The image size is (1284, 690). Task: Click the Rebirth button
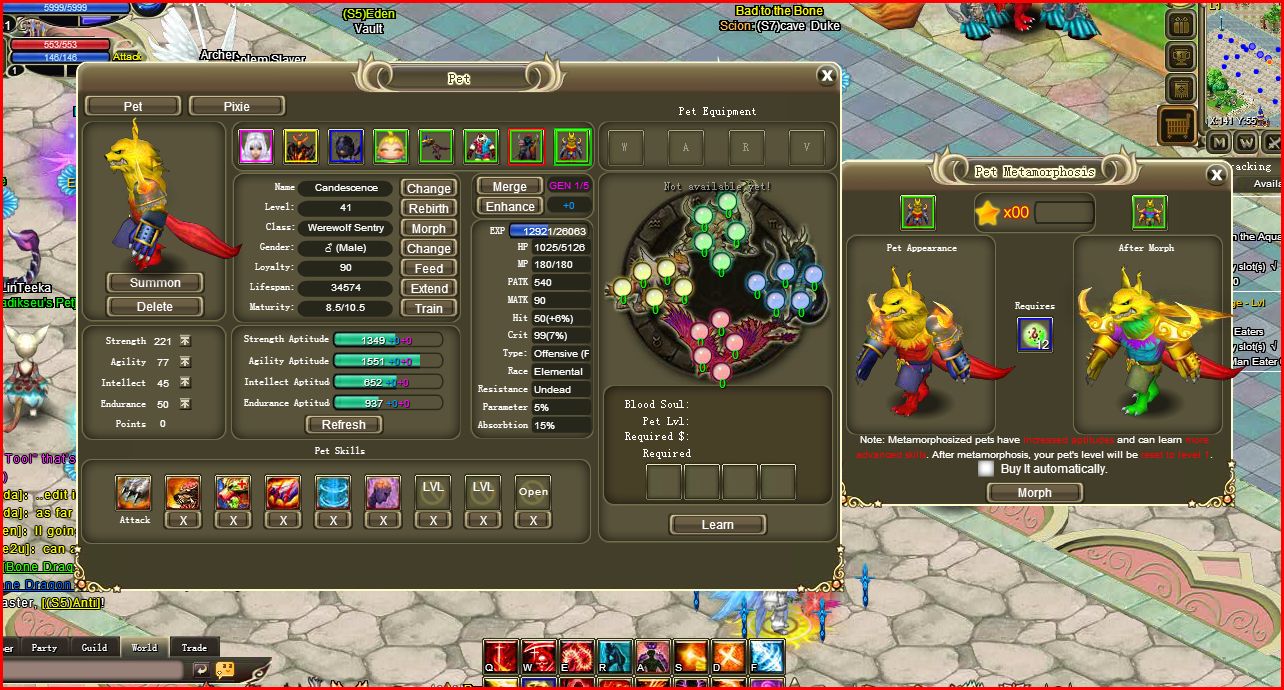tap(429, 208)
